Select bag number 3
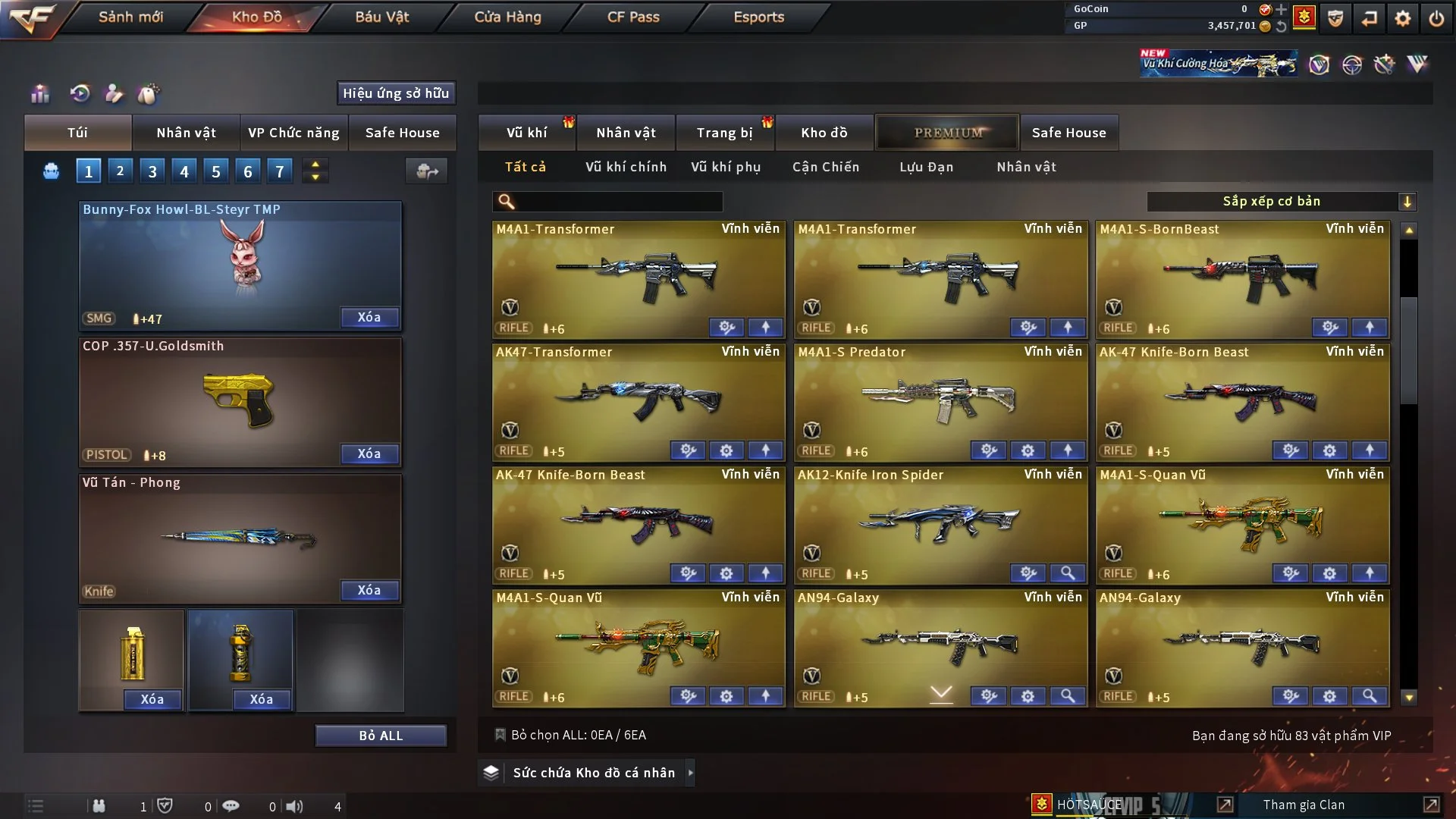This screenshot has height=819, width=1456. (x=152, y=171)
